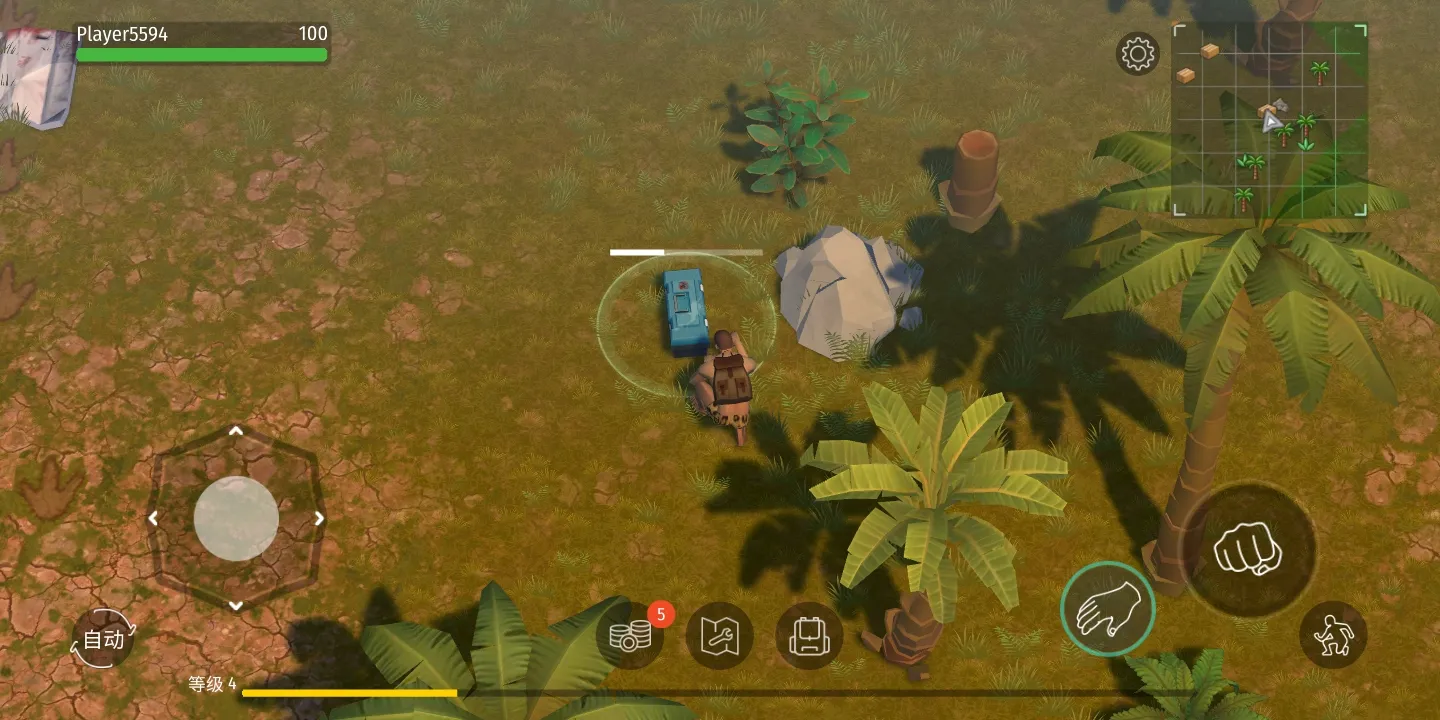
Task: Tap the joystick's down arrow
Action: 236,605
